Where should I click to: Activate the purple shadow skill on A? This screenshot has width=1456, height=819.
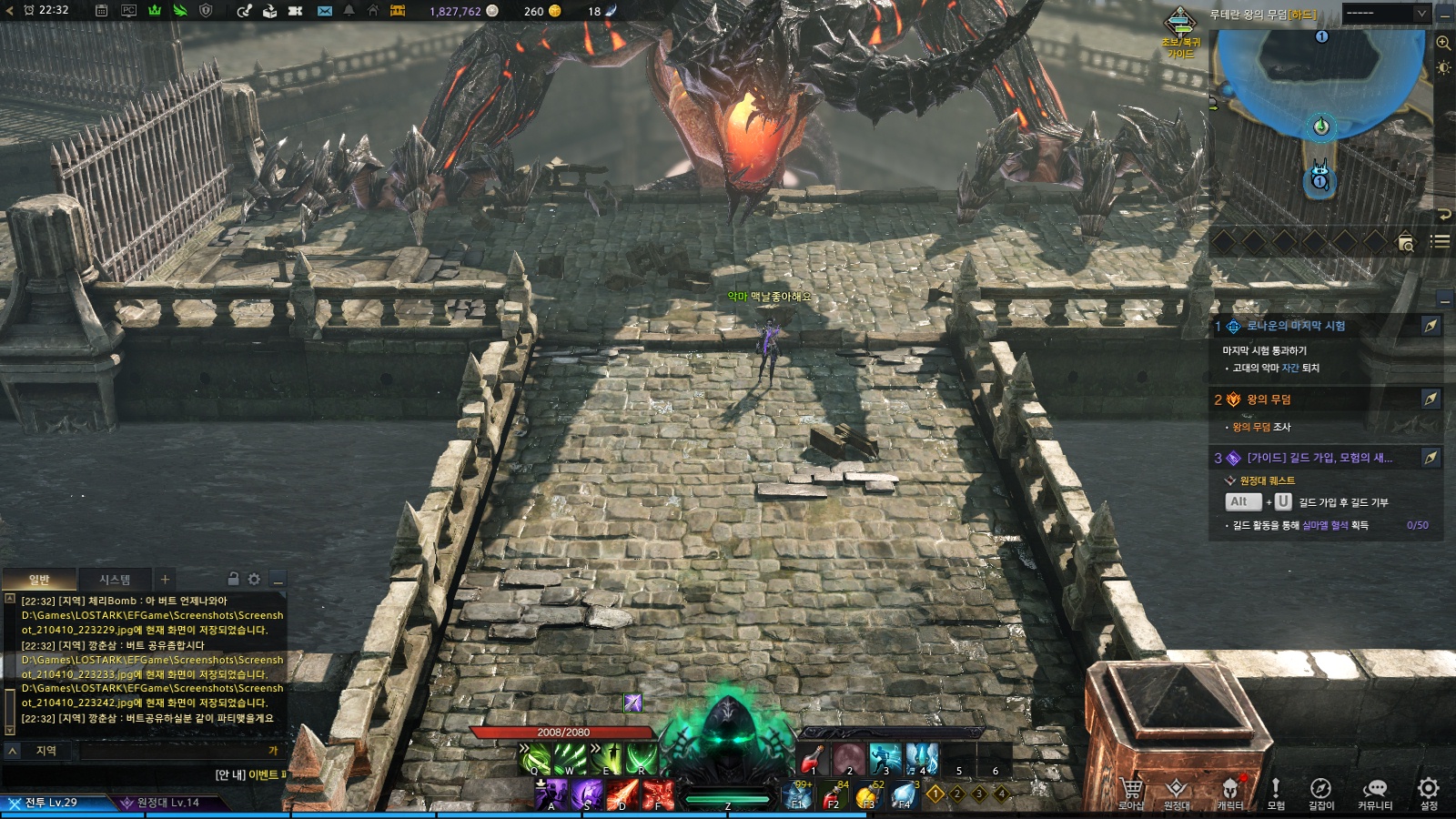(x=551, y=794)
